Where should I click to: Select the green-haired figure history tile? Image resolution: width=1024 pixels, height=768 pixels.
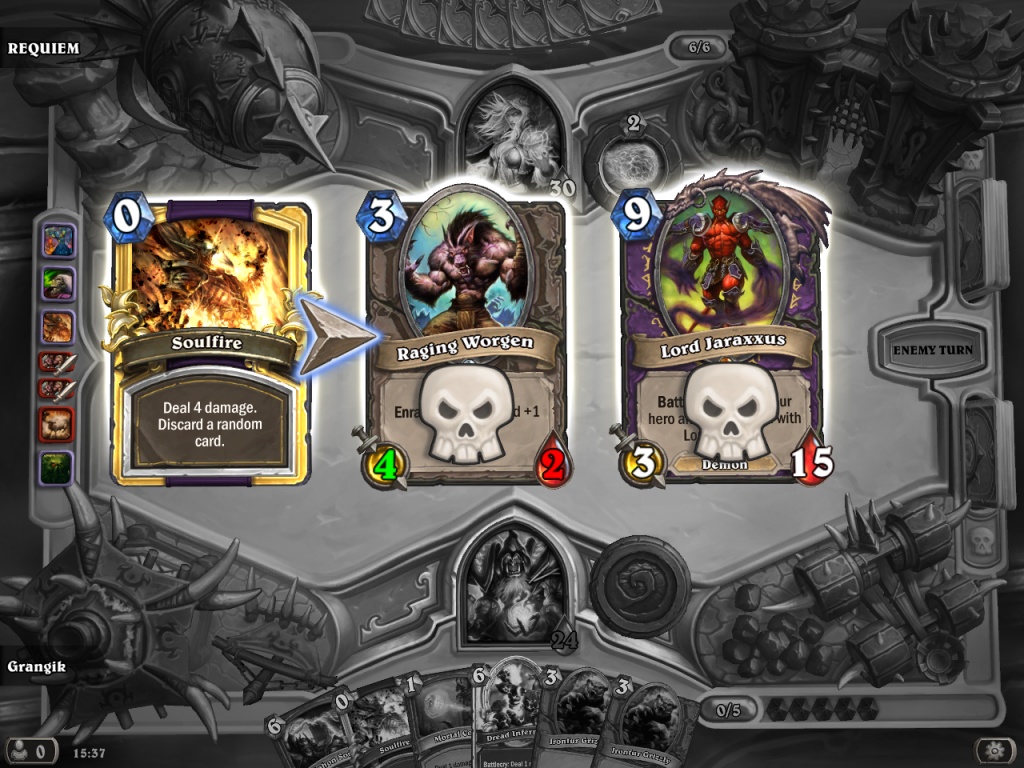[57, 283]
